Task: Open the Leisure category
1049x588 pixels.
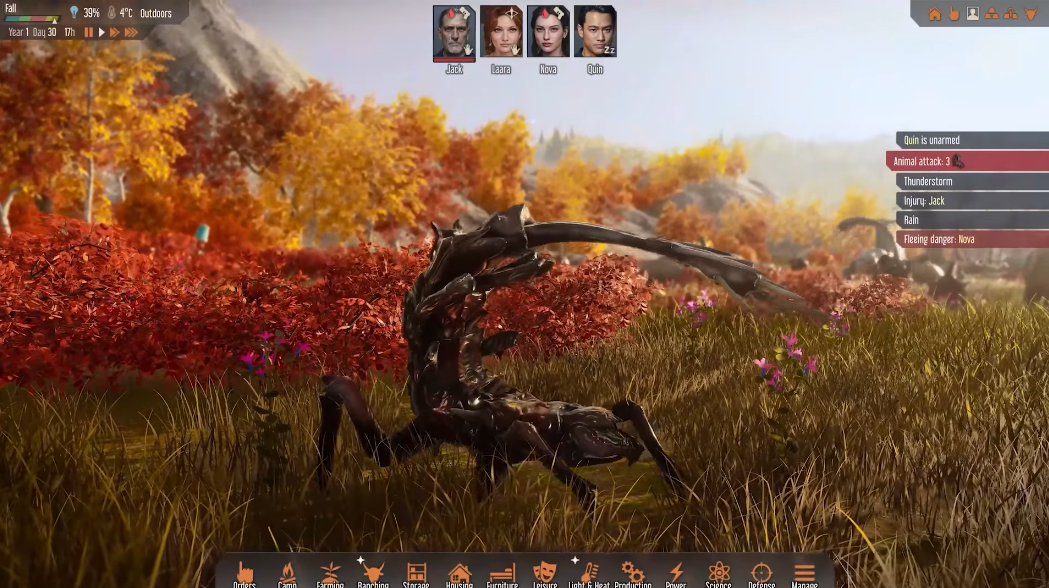Action: click(x=545, y=574)
